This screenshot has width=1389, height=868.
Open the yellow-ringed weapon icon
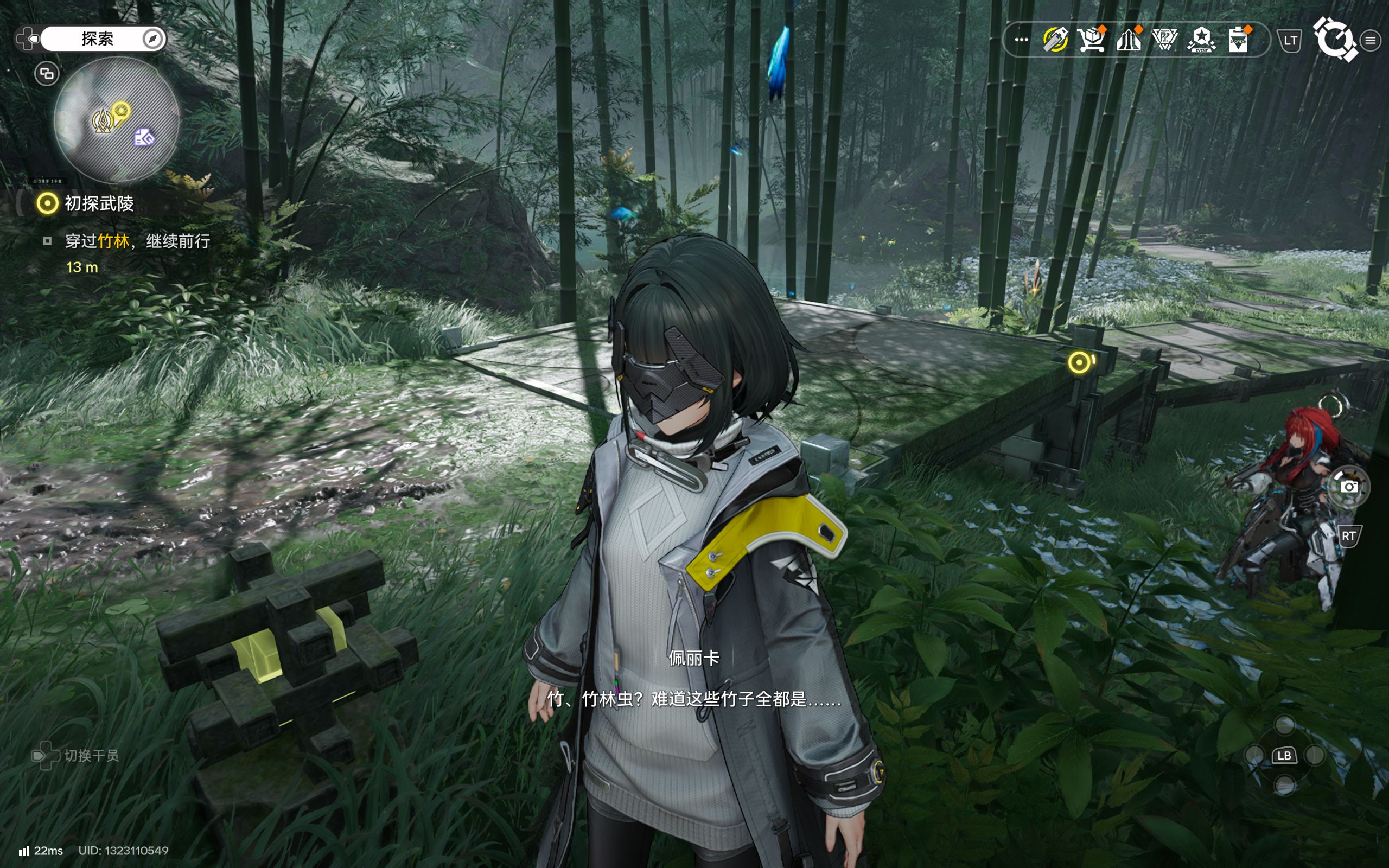(x=1055, y=40)
